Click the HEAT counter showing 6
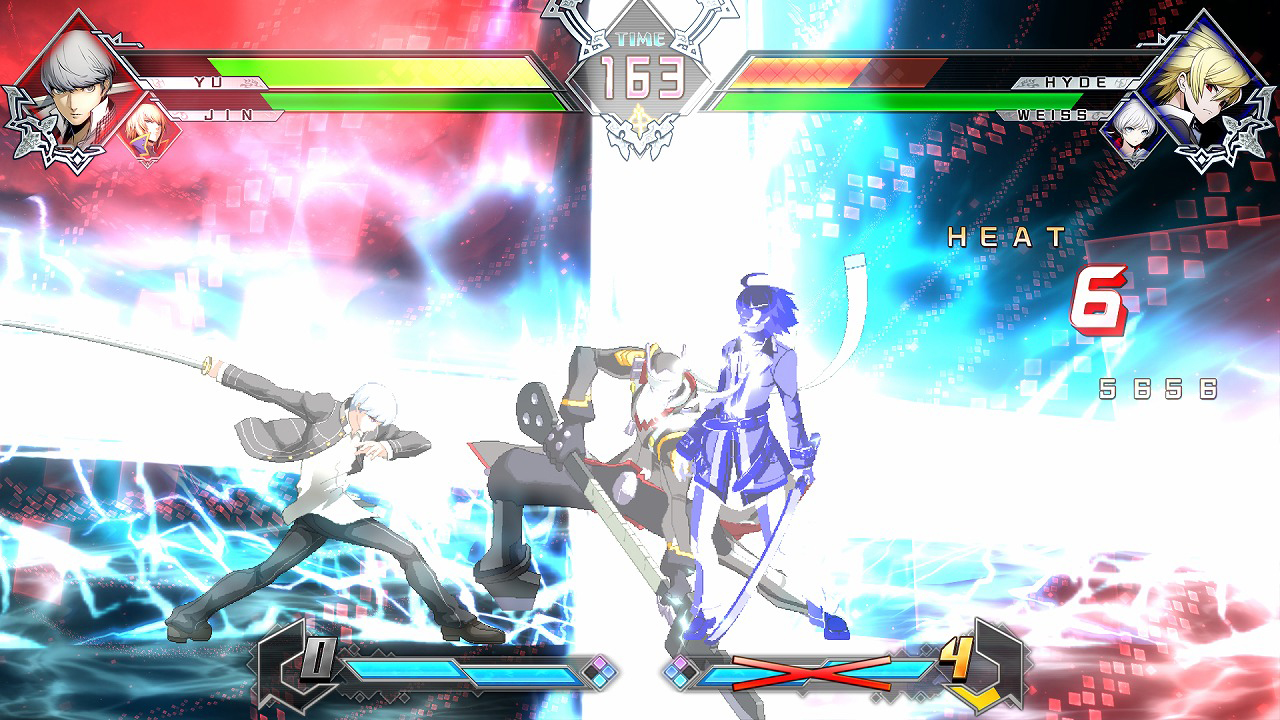1280x720 pixels. [x=1101, y=300]
